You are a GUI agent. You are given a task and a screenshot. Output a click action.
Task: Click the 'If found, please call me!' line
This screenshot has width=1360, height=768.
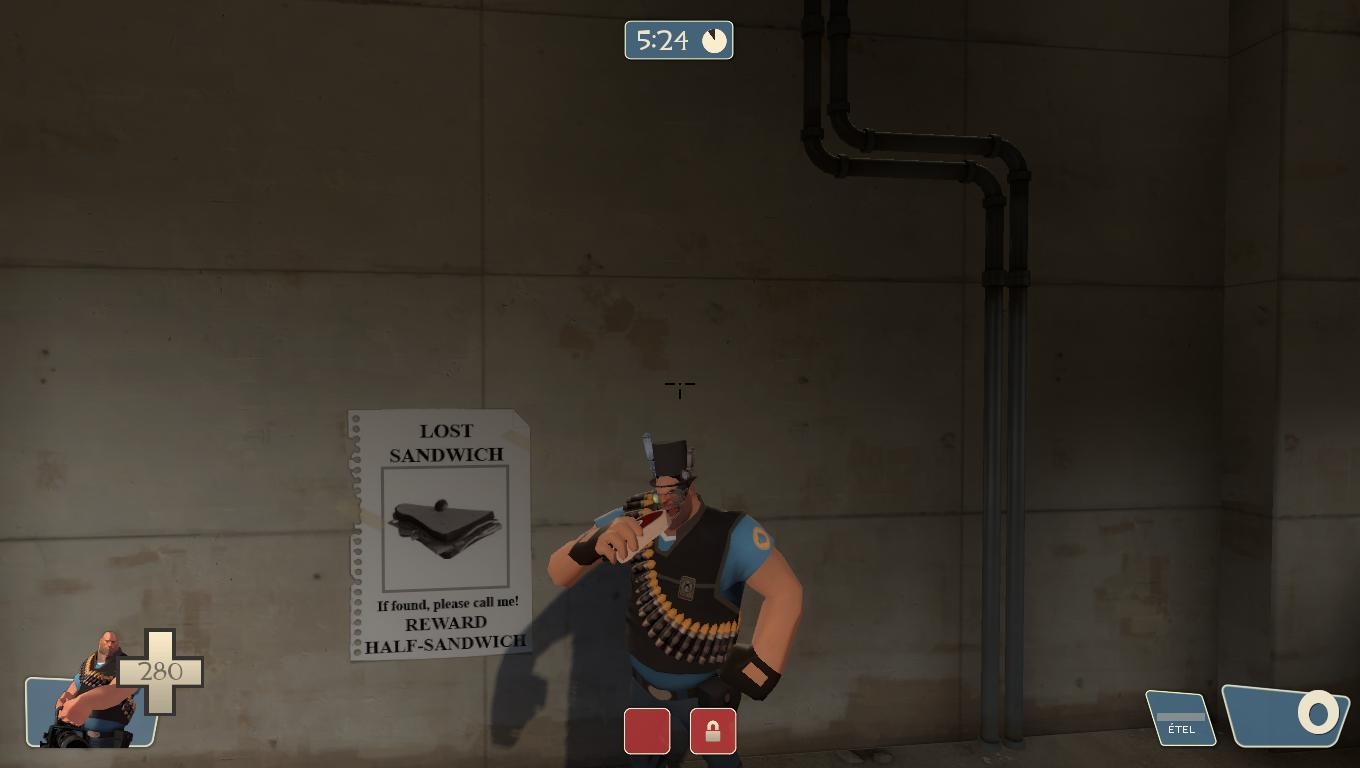pos(449,604)
